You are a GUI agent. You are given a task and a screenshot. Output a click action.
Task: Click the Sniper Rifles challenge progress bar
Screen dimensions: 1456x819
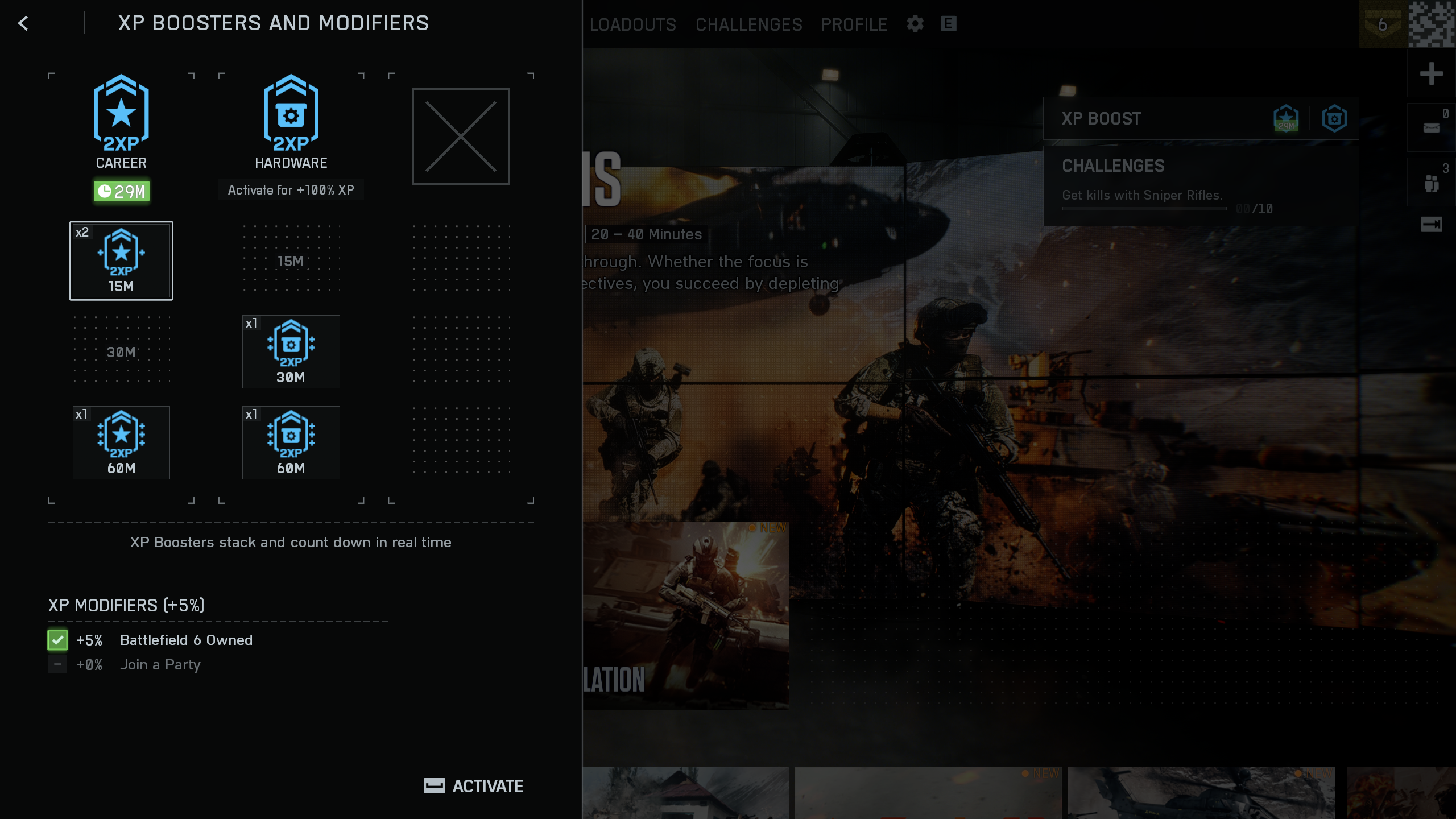click(x=1143, y=208)
